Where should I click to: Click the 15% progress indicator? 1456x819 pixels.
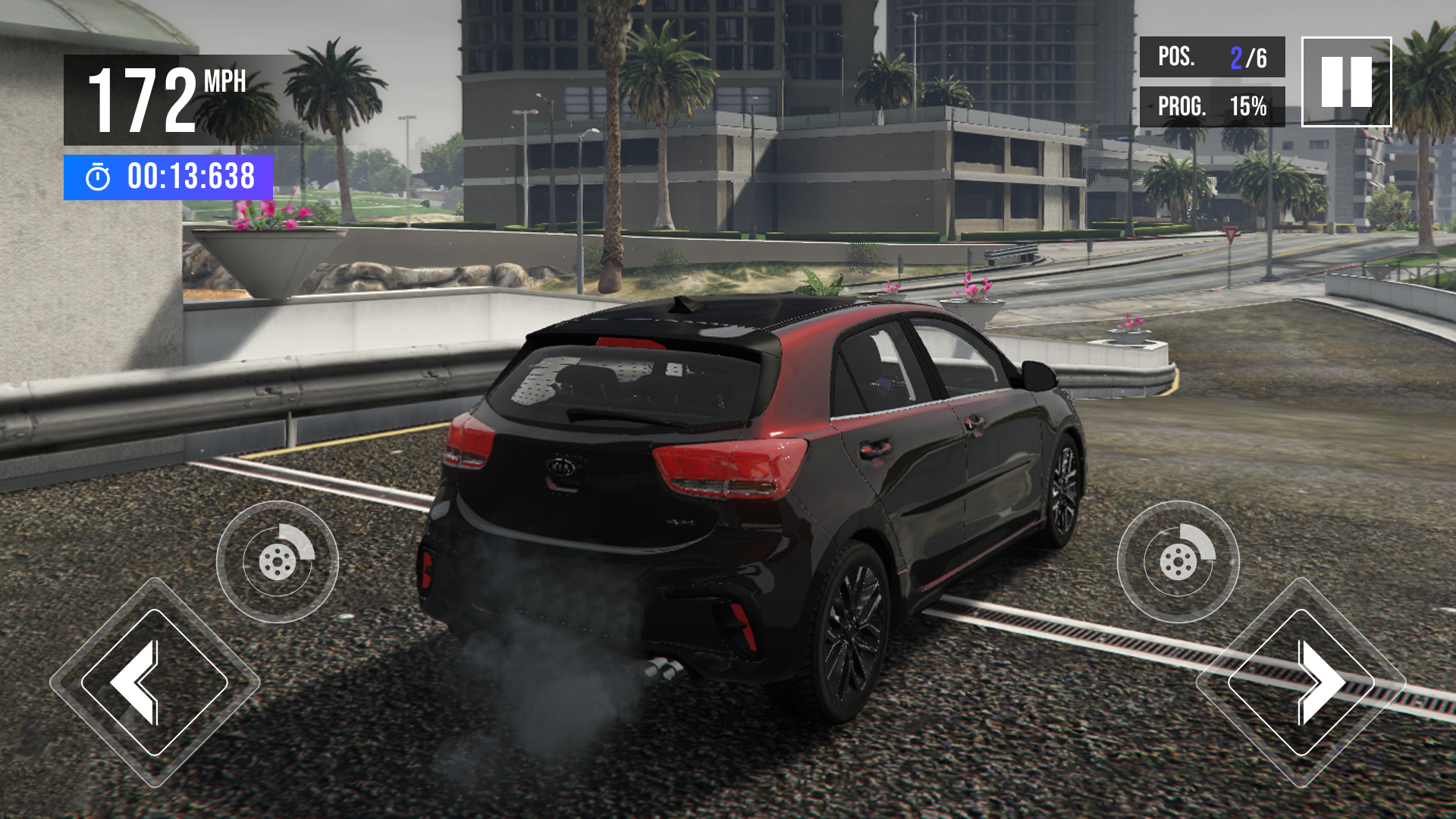coord(1248,106)
